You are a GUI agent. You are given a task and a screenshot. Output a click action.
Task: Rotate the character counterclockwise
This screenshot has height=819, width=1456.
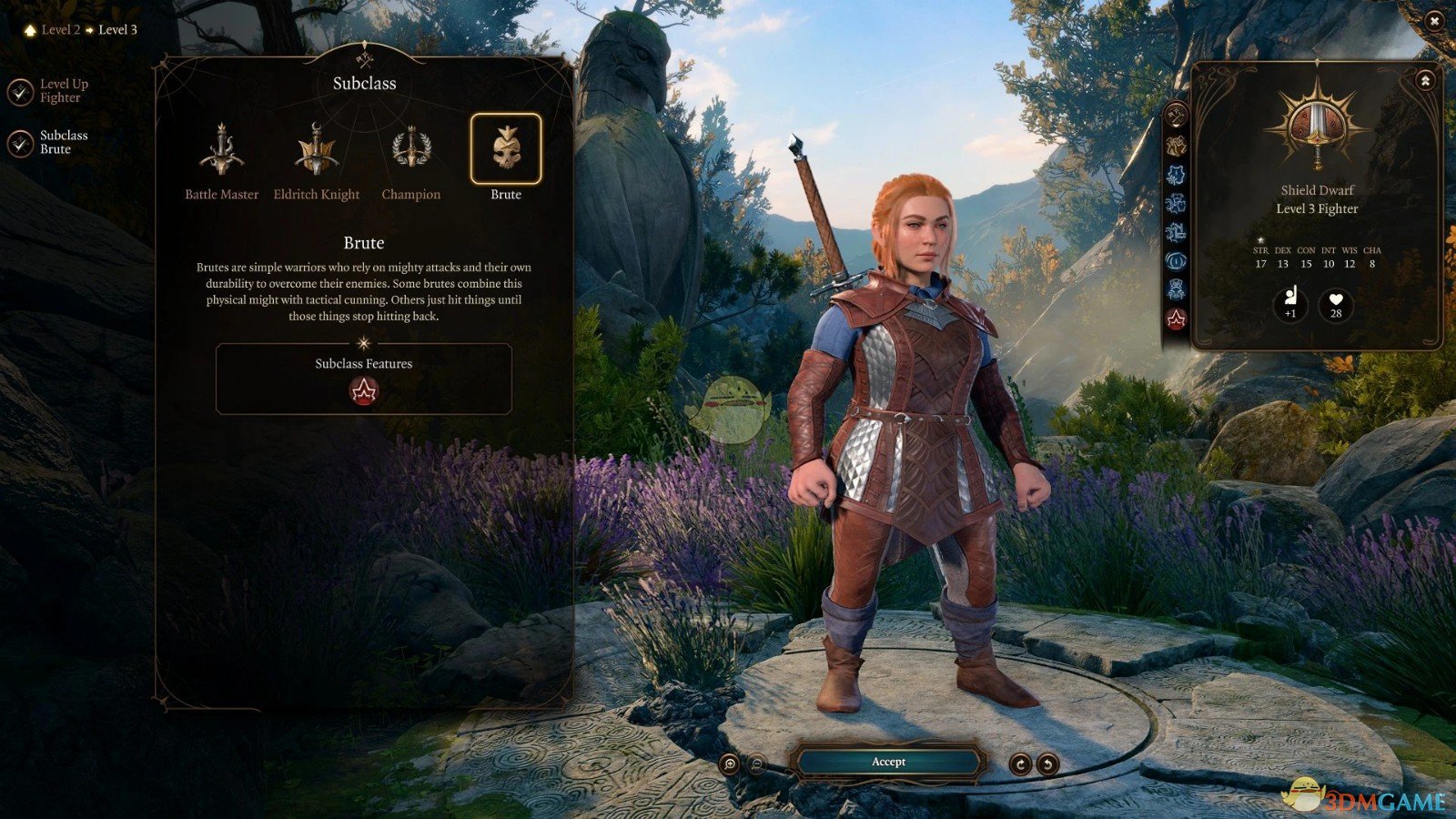pyautogui.click(x=1047, y=764)
